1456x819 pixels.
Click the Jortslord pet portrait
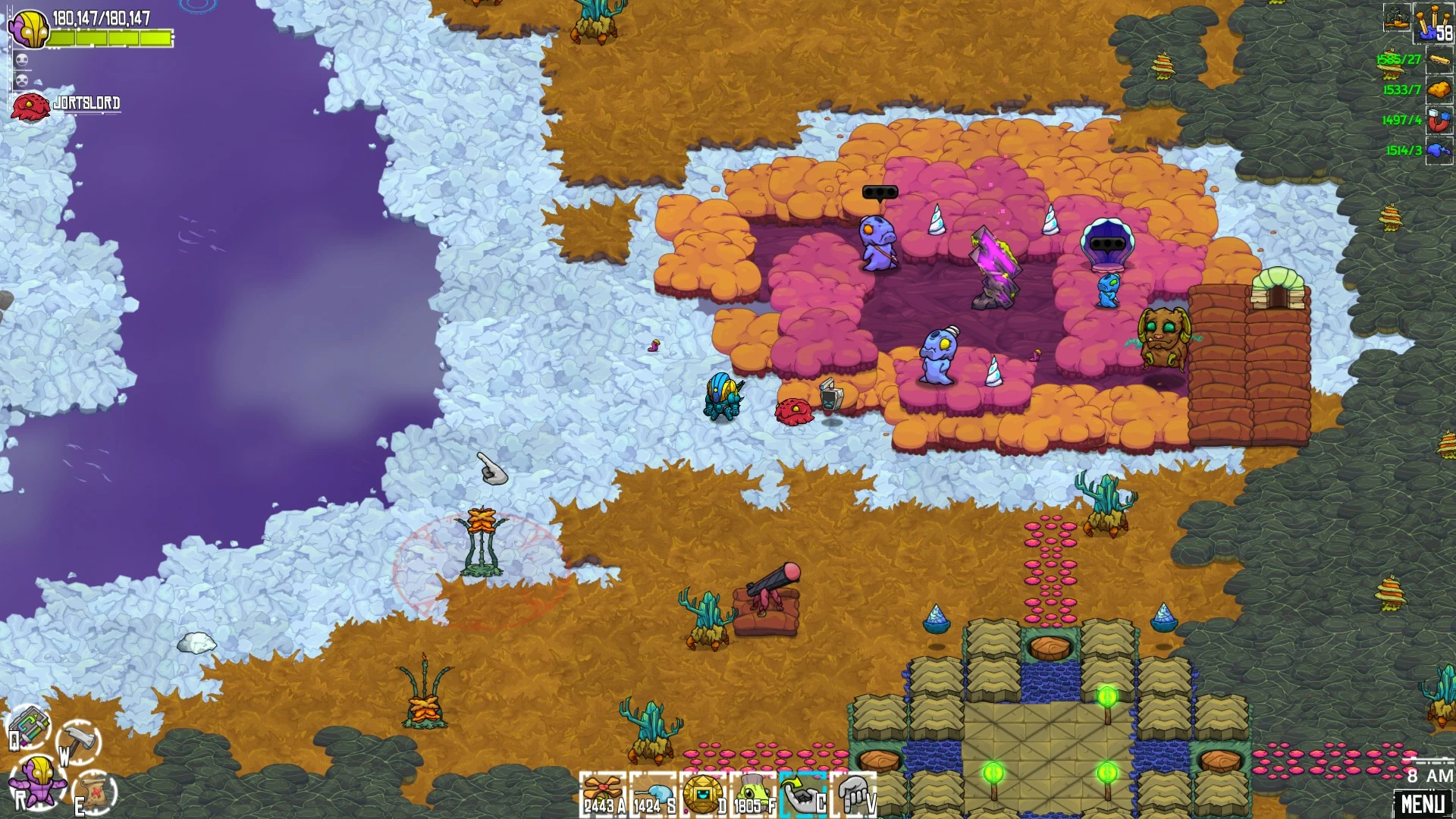[x=30, y=106]
